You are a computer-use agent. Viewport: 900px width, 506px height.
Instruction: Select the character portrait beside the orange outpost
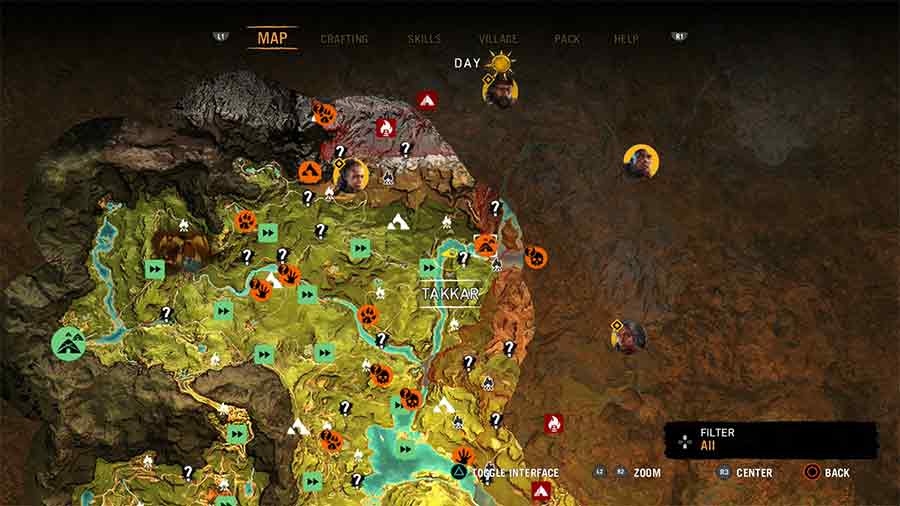click(x=352, y=176)
